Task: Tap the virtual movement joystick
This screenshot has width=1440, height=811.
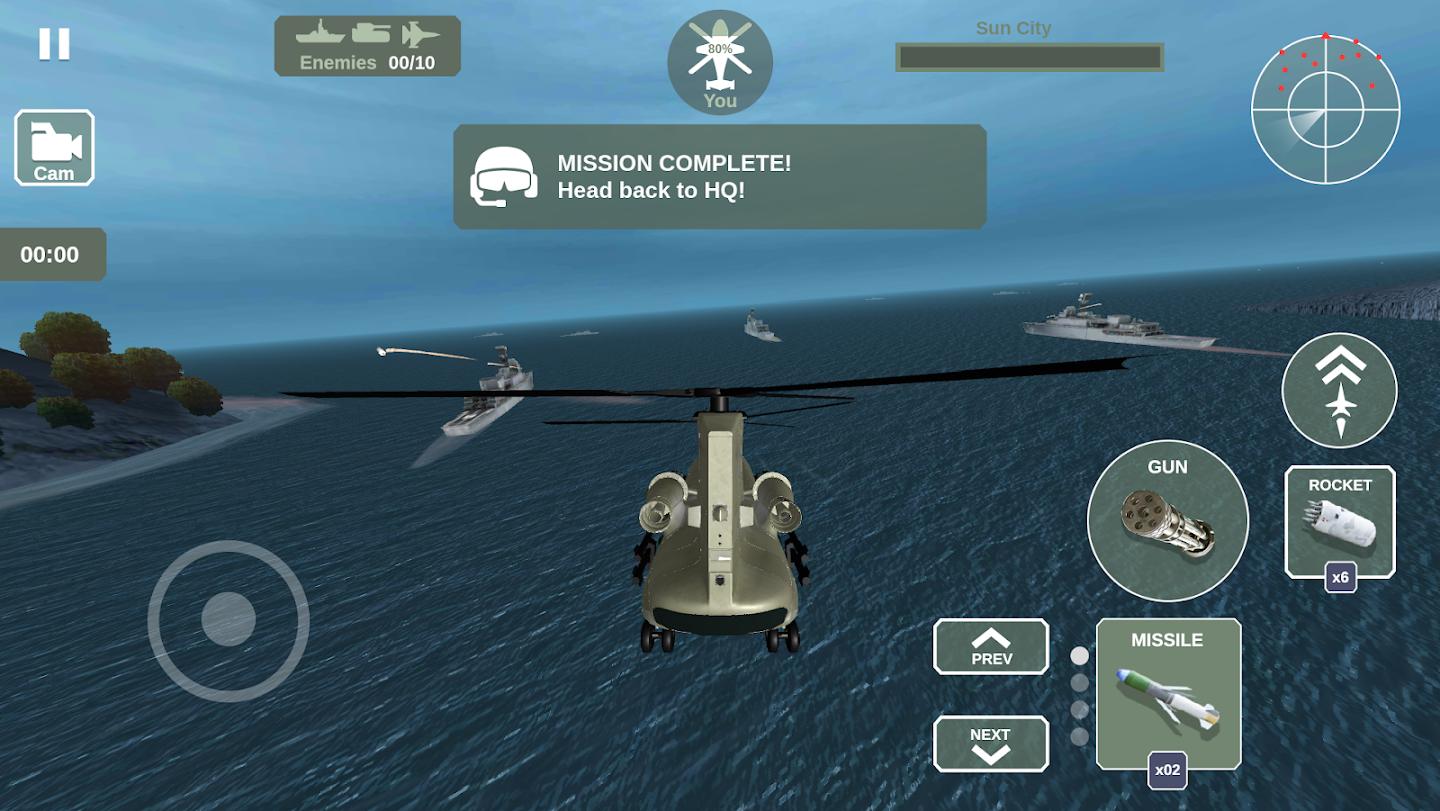Action: click(x=228, y=620)
